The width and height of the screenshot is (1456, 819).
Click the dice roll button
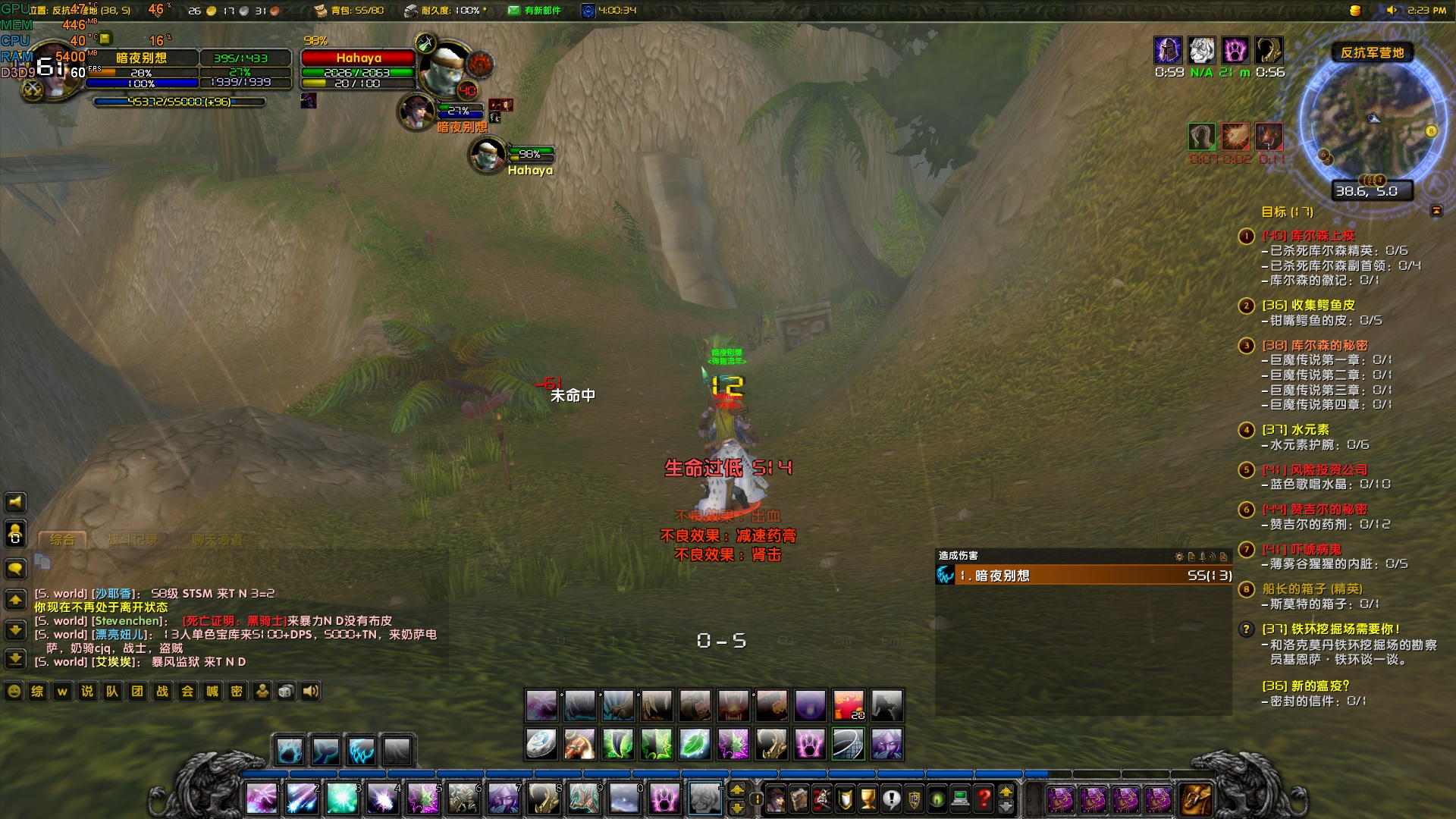(286, 691)
